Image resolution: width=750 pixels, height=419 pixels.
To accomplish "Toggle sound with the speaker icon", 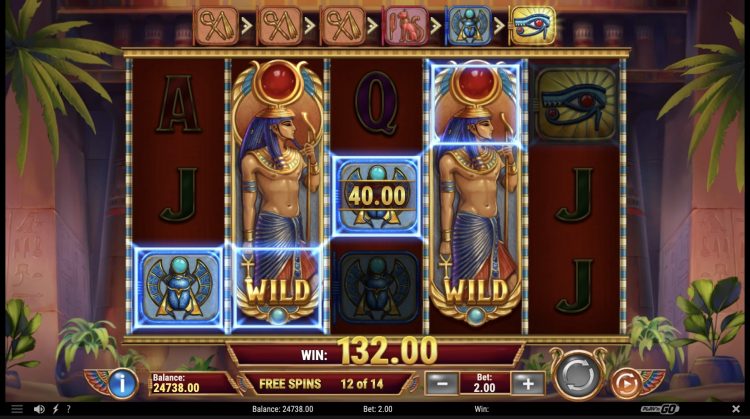I will [39, 409].
